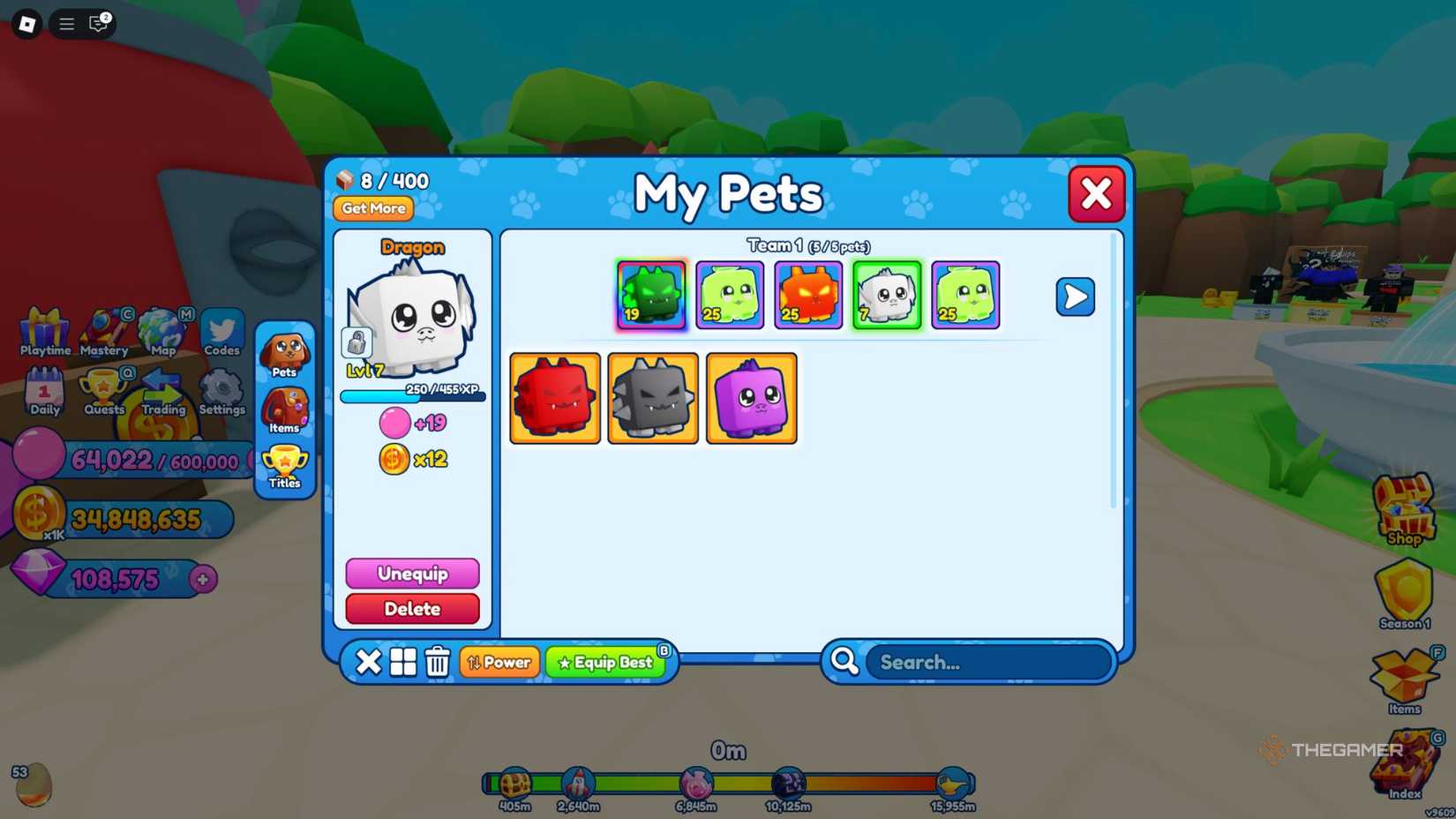This screenshot has height=819, width=1456.
Task: Click the trash can to delete pets
Action: (x=436, y=663)
